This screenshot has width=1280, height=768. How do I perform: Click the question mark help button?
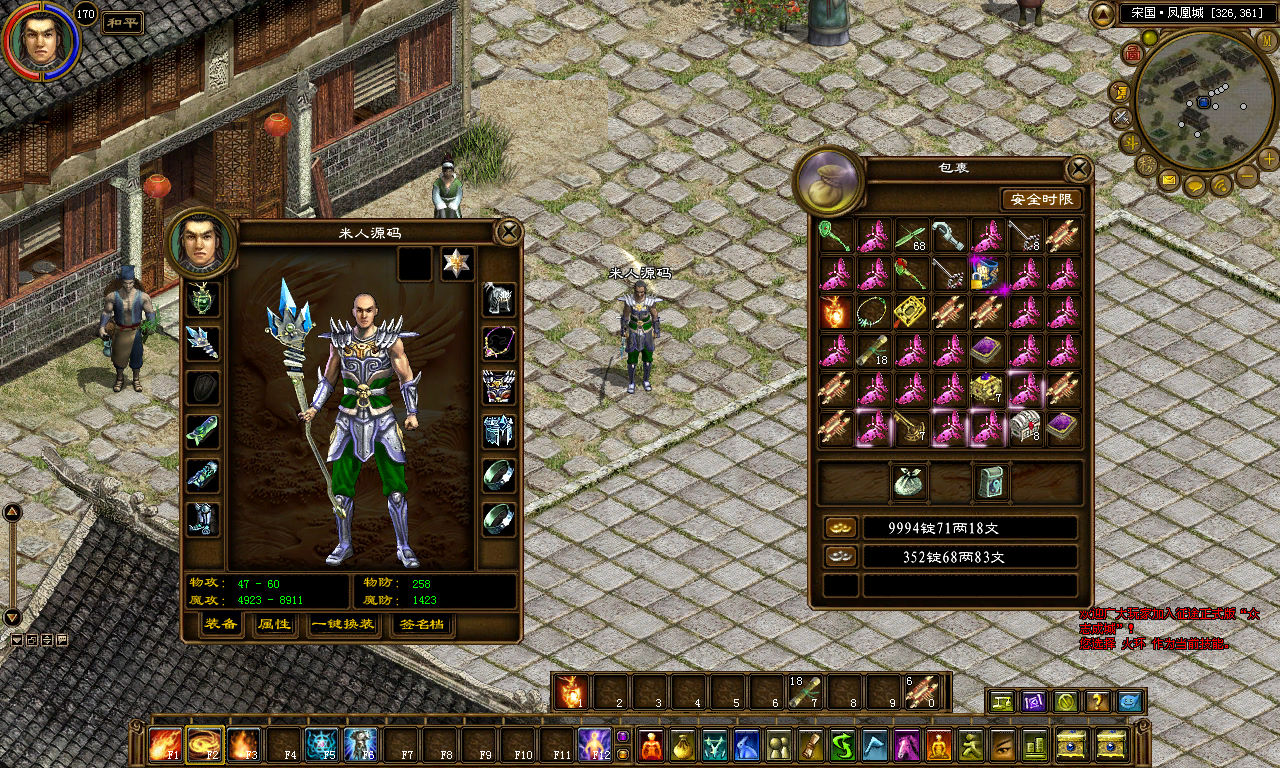point(1097,702)
